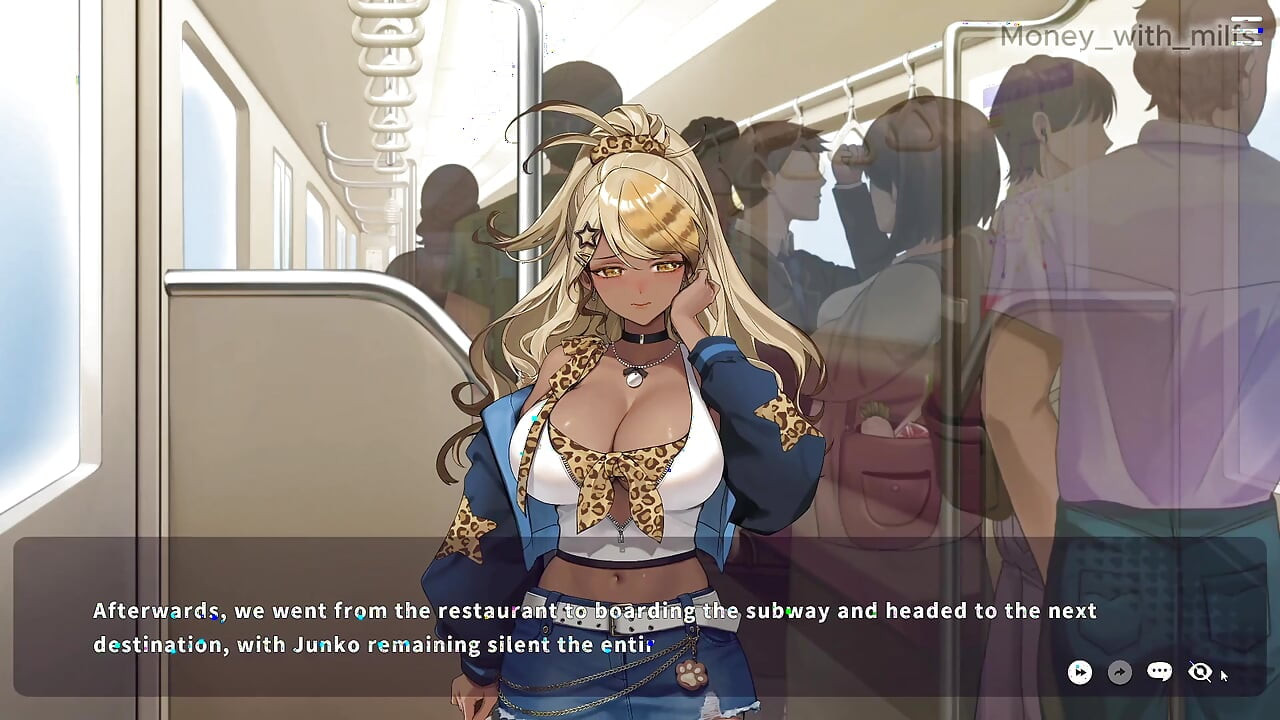Open the dialogue history chat bubble icon
This screenshot has height=720, width=1280.
click(1159, 672)
